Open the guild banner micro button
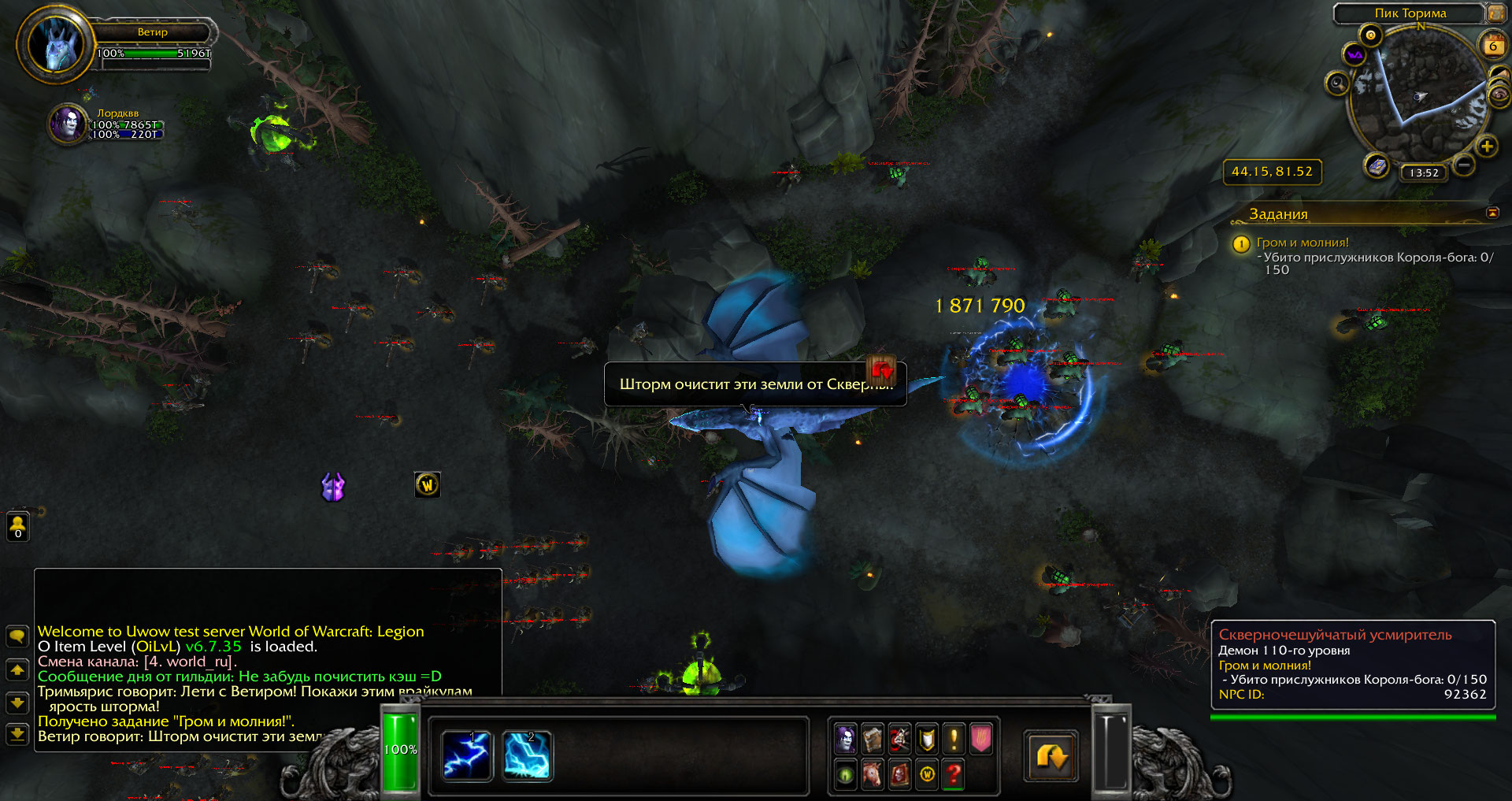 (981, 739)
